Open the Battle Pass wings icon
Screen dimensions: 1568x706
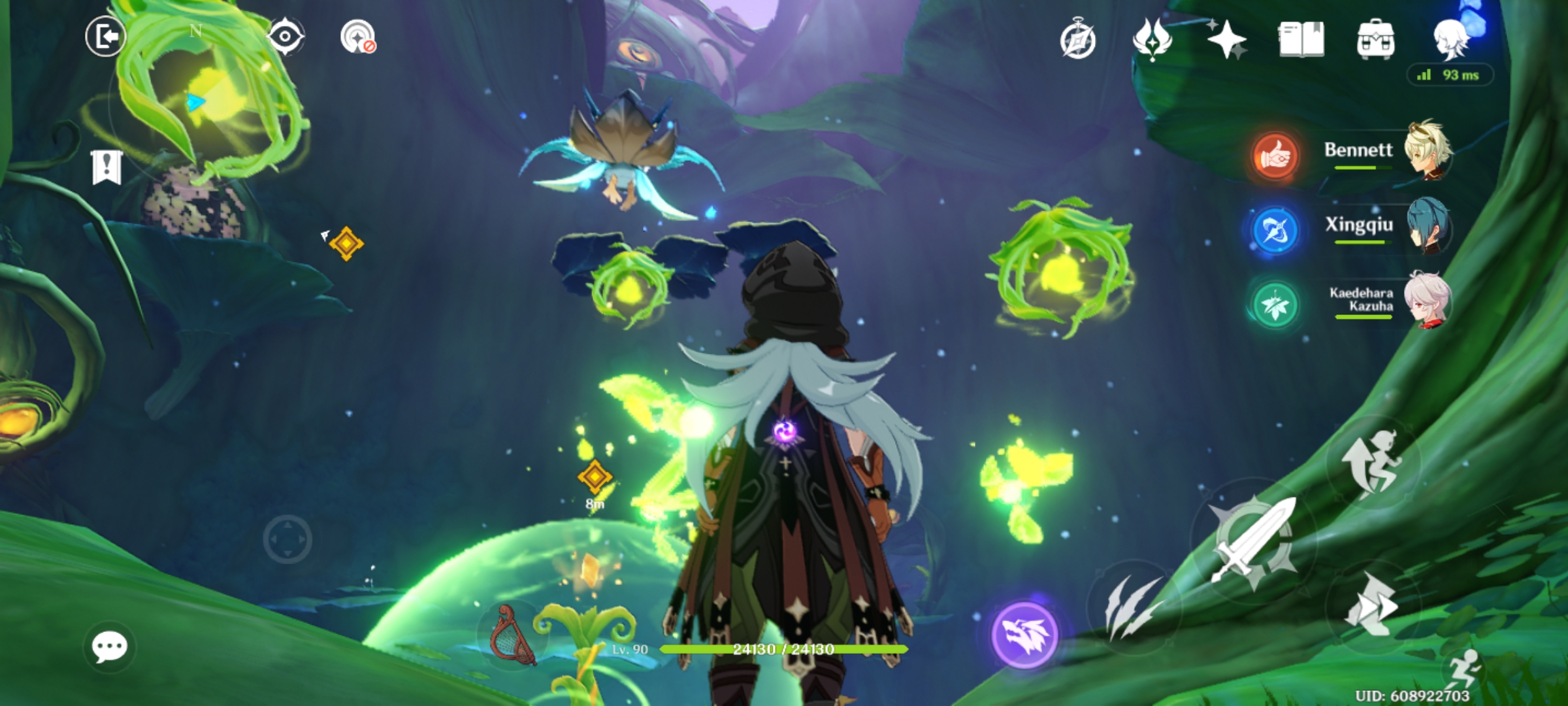(x=1152, y=41)
